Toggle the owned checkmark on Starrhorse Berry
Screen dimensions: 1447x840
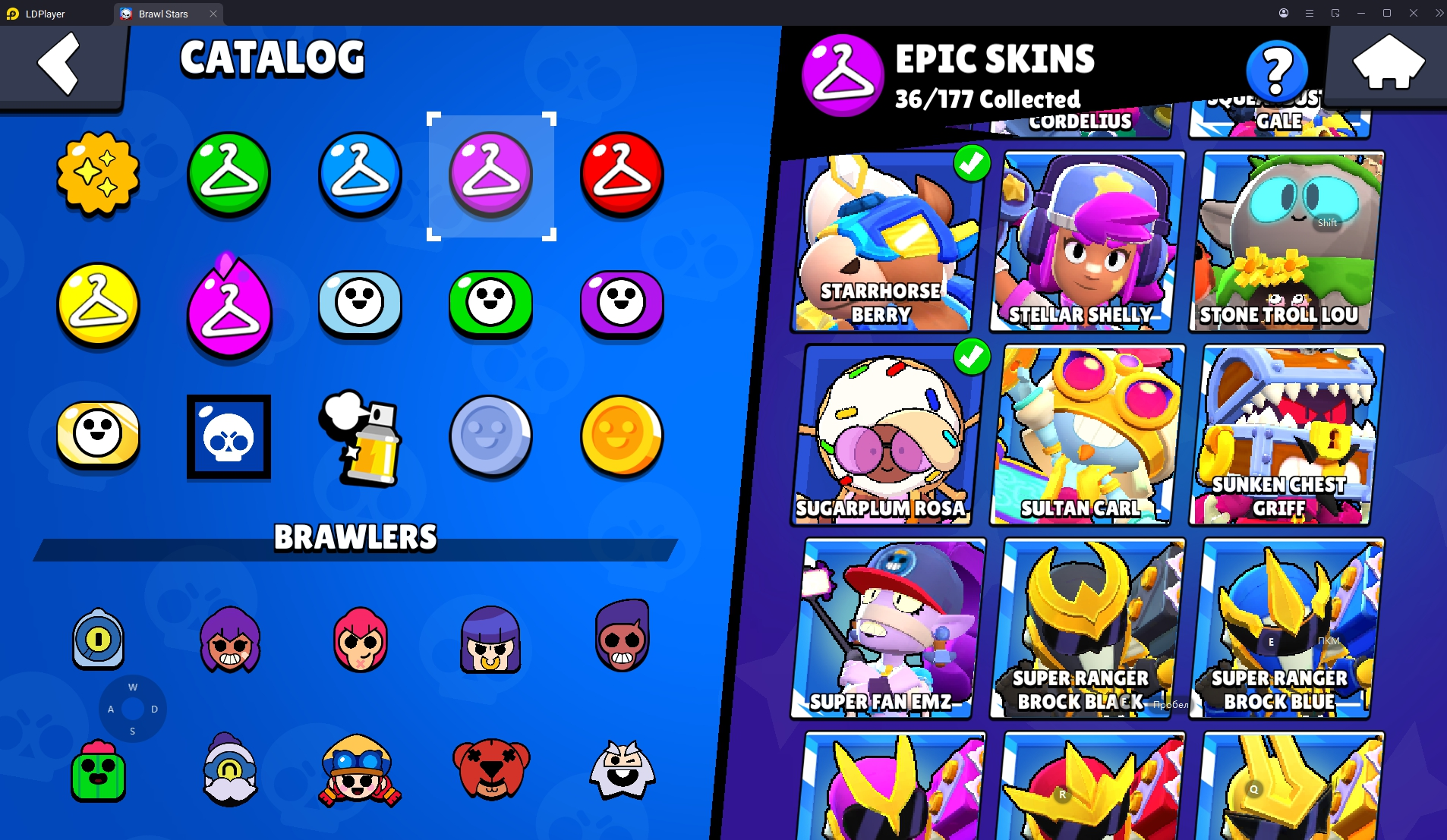pyautogui.click(x=973, y=164)
